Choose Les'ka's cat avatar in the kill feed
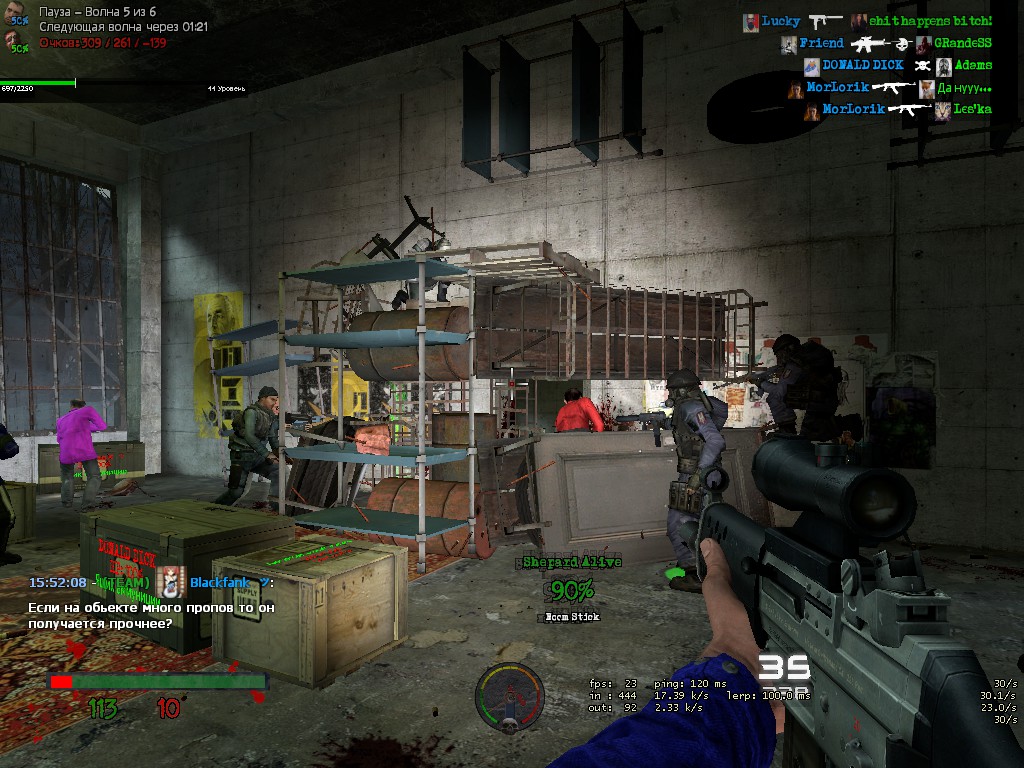Screen dimensions: 1024x768 click(x=943, y=110)
